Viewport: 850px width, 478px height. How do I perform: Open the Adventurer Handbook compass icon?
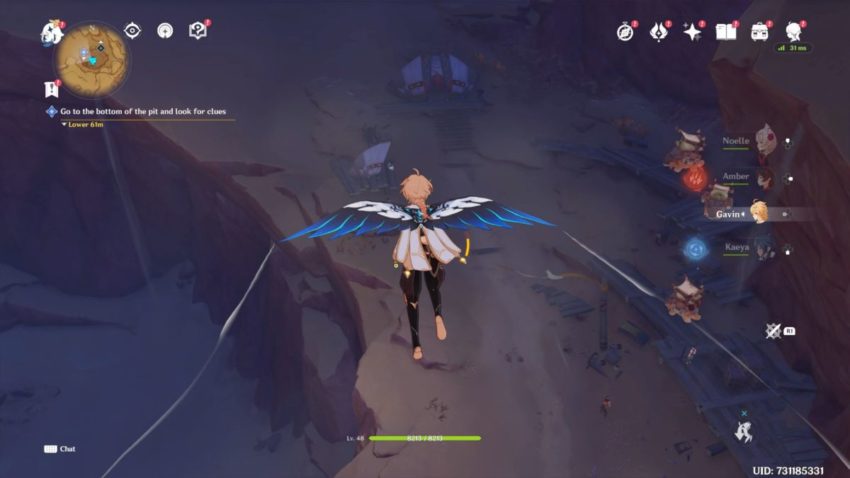(626, 32)
